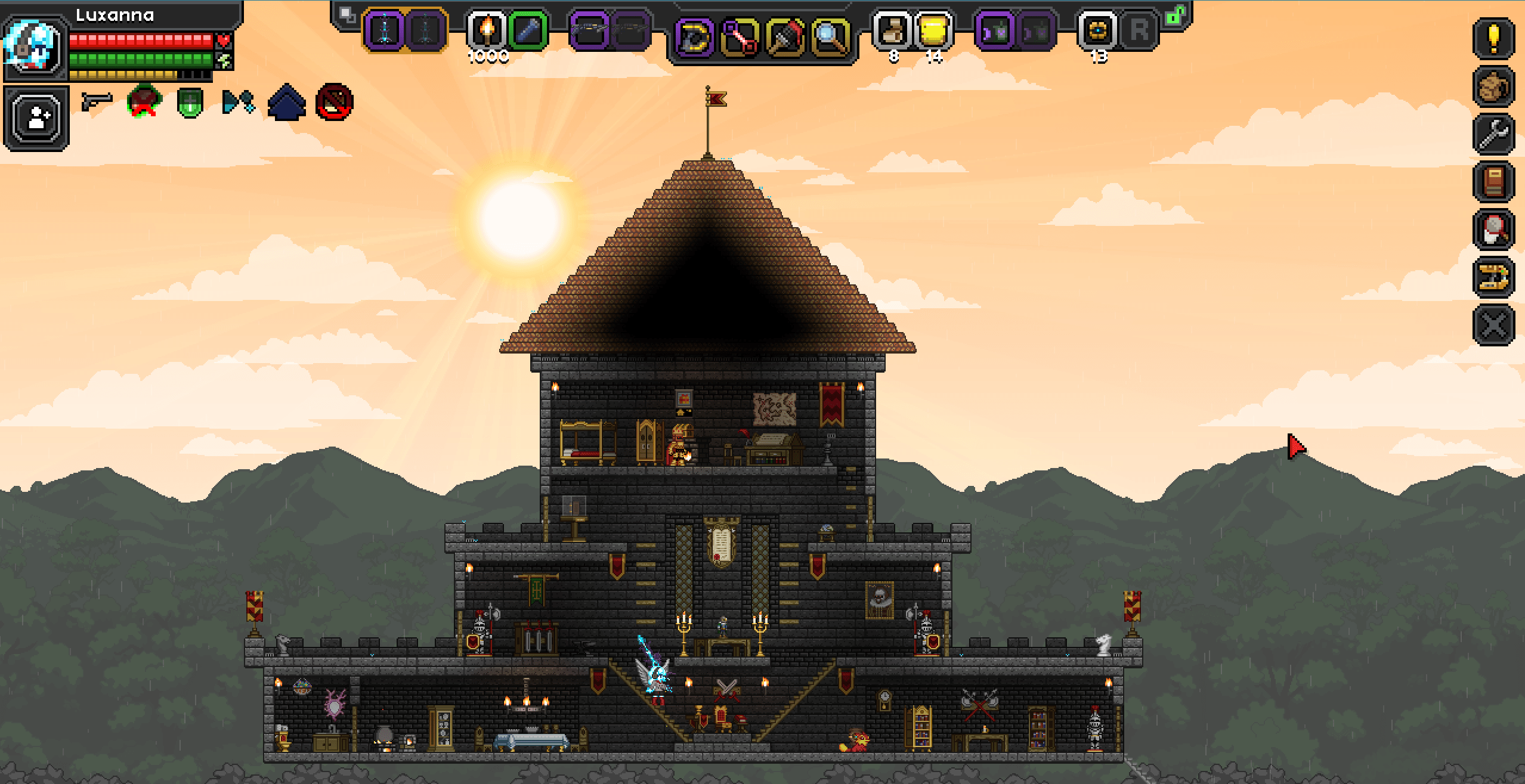Click the essence counter showing 13
The height and width of the screenshot is (784, 1525).
coord(1097,30)
